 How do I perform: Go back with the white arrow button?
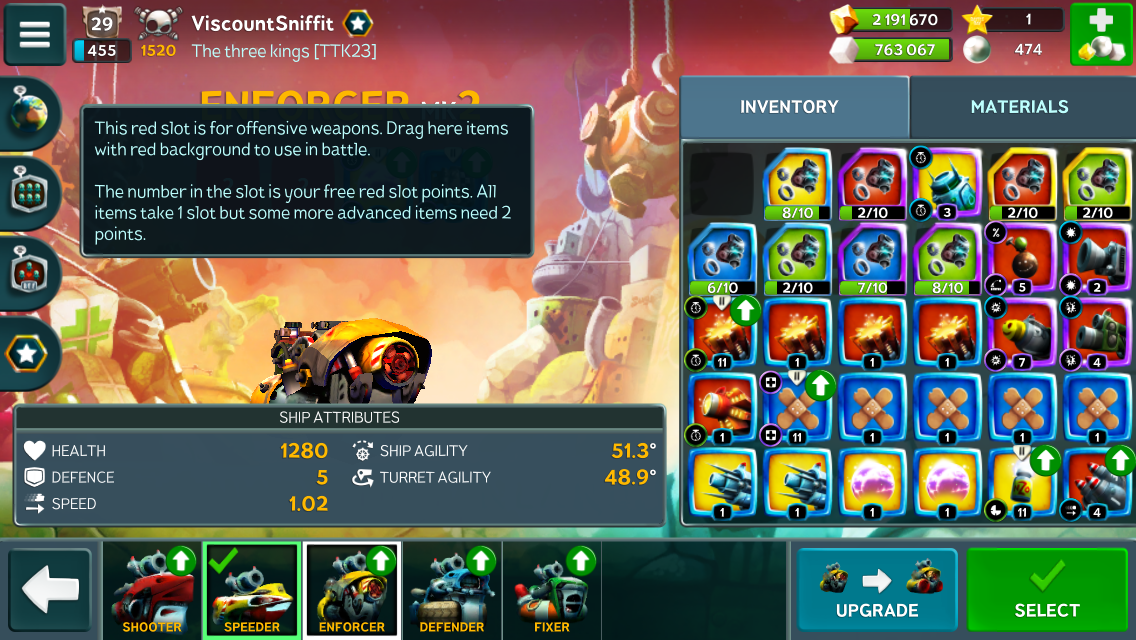pyautogui.click(x=50, y=590)
